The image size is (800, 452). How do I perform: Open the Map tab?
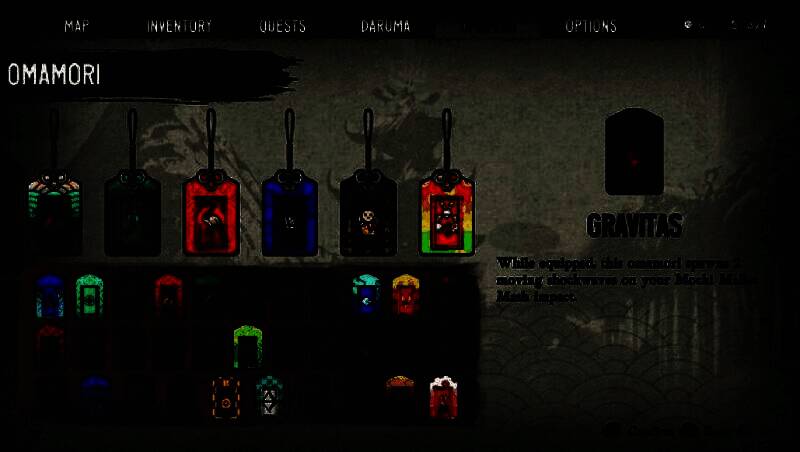(x=77, y=26)
